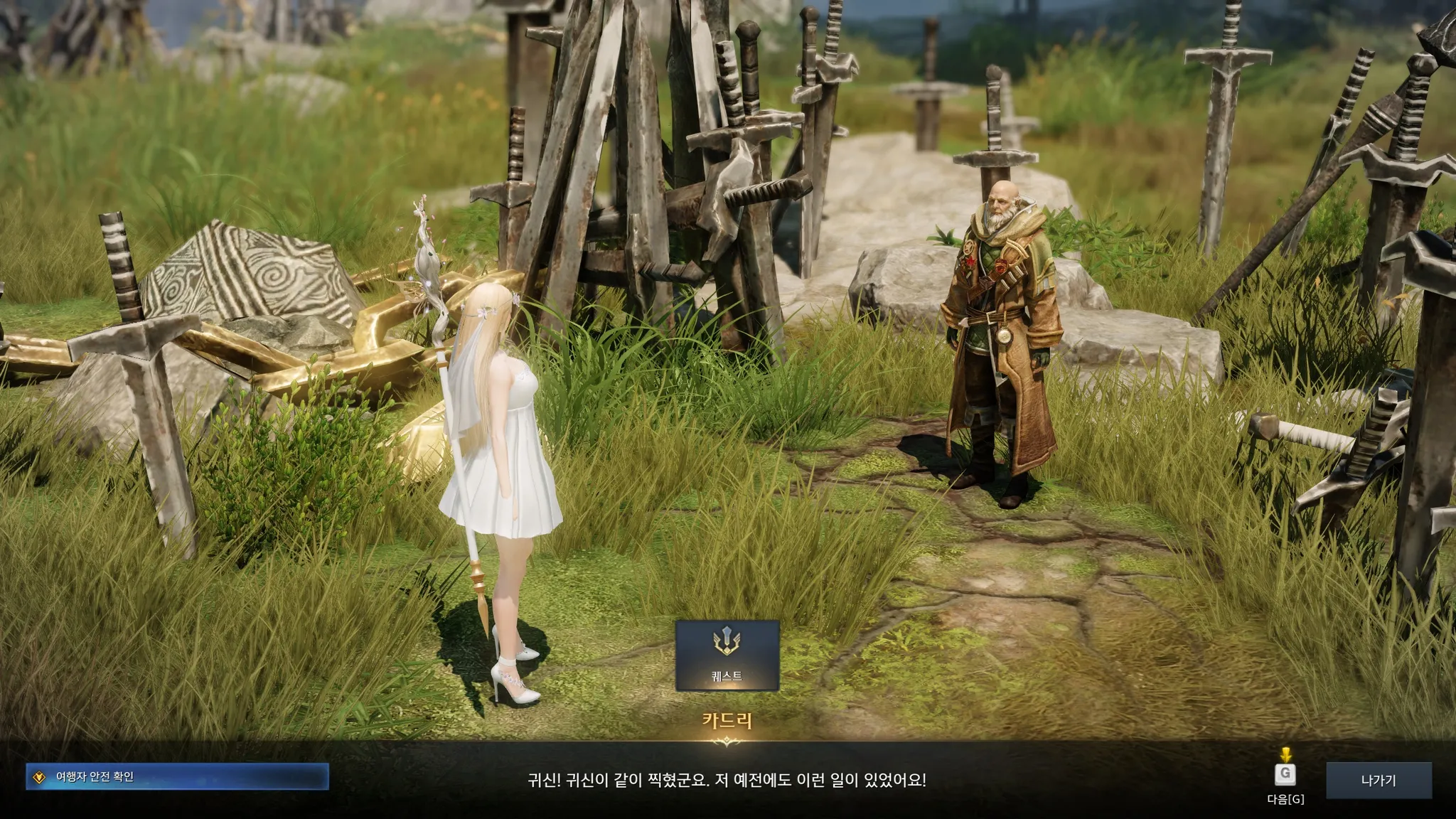Advance dialogue with the 다음 button
The image size is (1456, 819).
click(x=1285, y=775)
